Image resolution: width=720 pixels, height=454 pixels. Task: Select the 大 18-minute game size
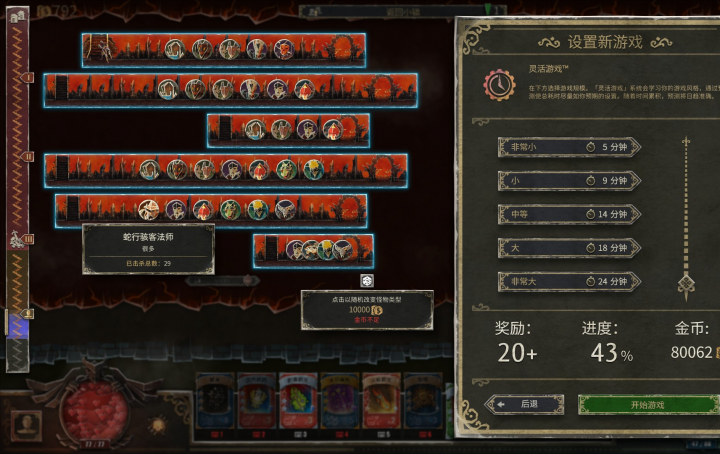pos(569,248)
